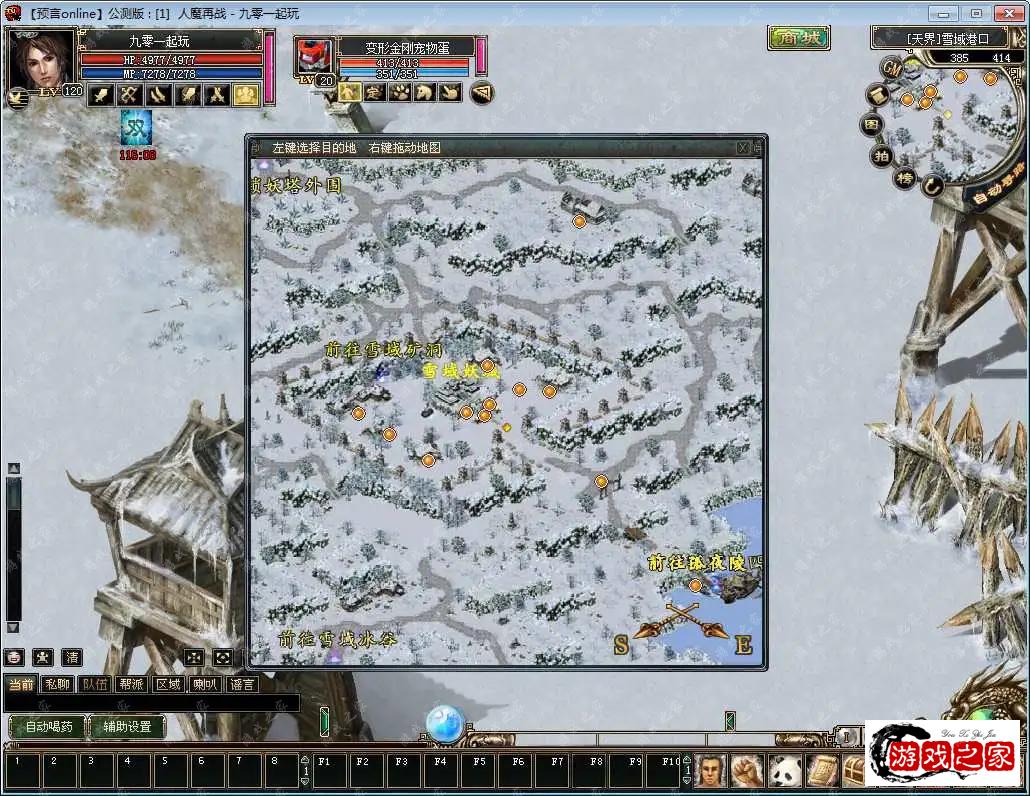The image size is (1030, 796).
Task: Click the player character portrait
Action: coord(41,61)
